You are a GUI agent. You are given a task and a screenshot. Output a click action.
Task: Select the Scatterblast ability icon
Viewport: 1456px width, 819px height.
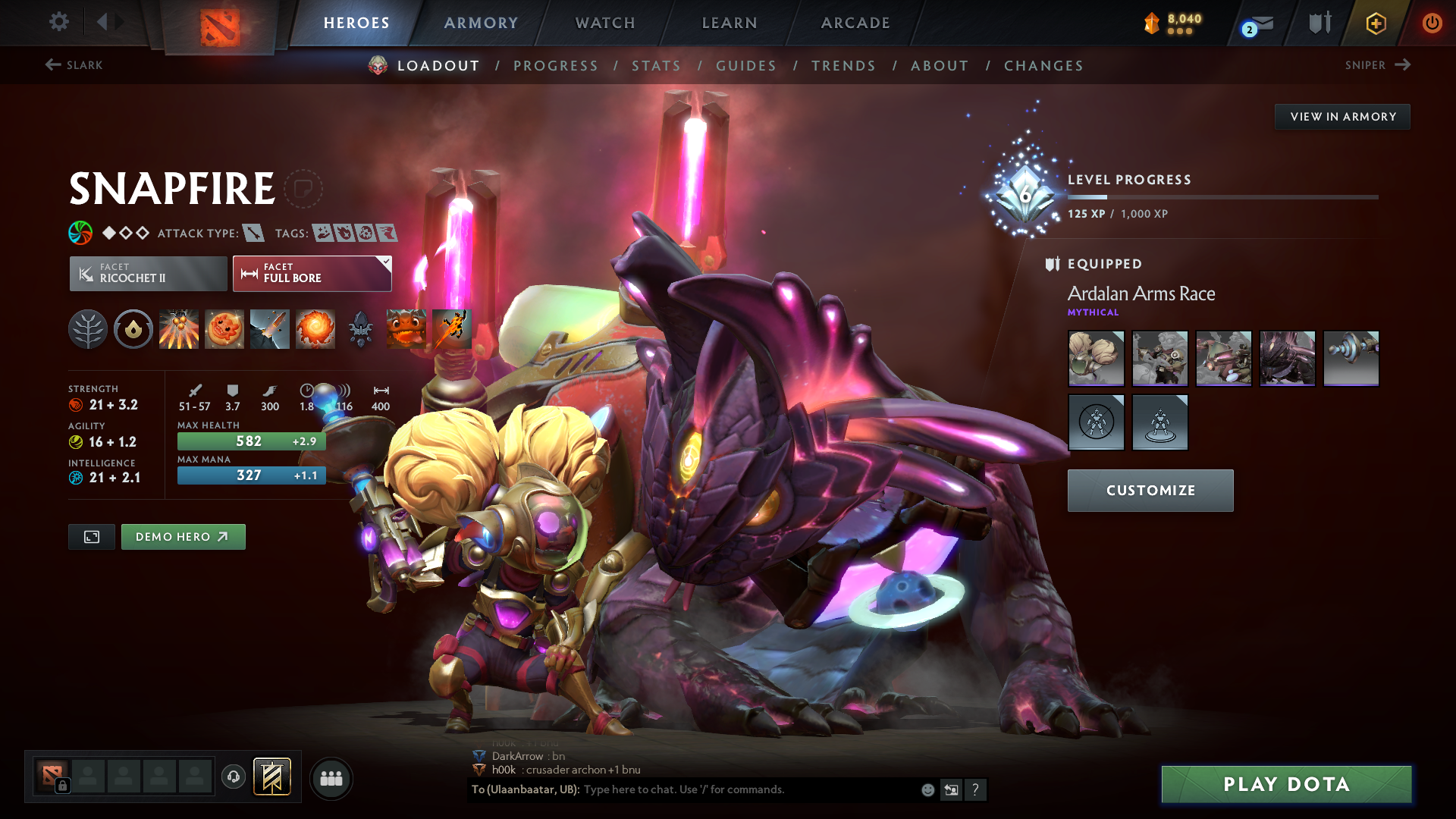click(x=179, y=328)
